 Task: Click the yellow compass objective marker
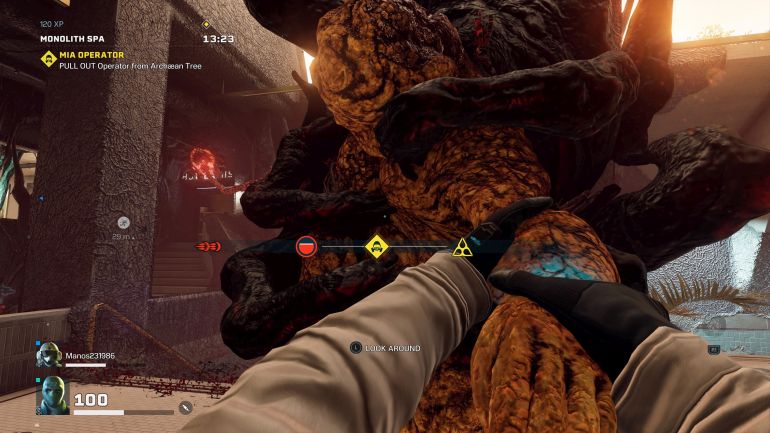pyautogui.click(x=206, y=24)
